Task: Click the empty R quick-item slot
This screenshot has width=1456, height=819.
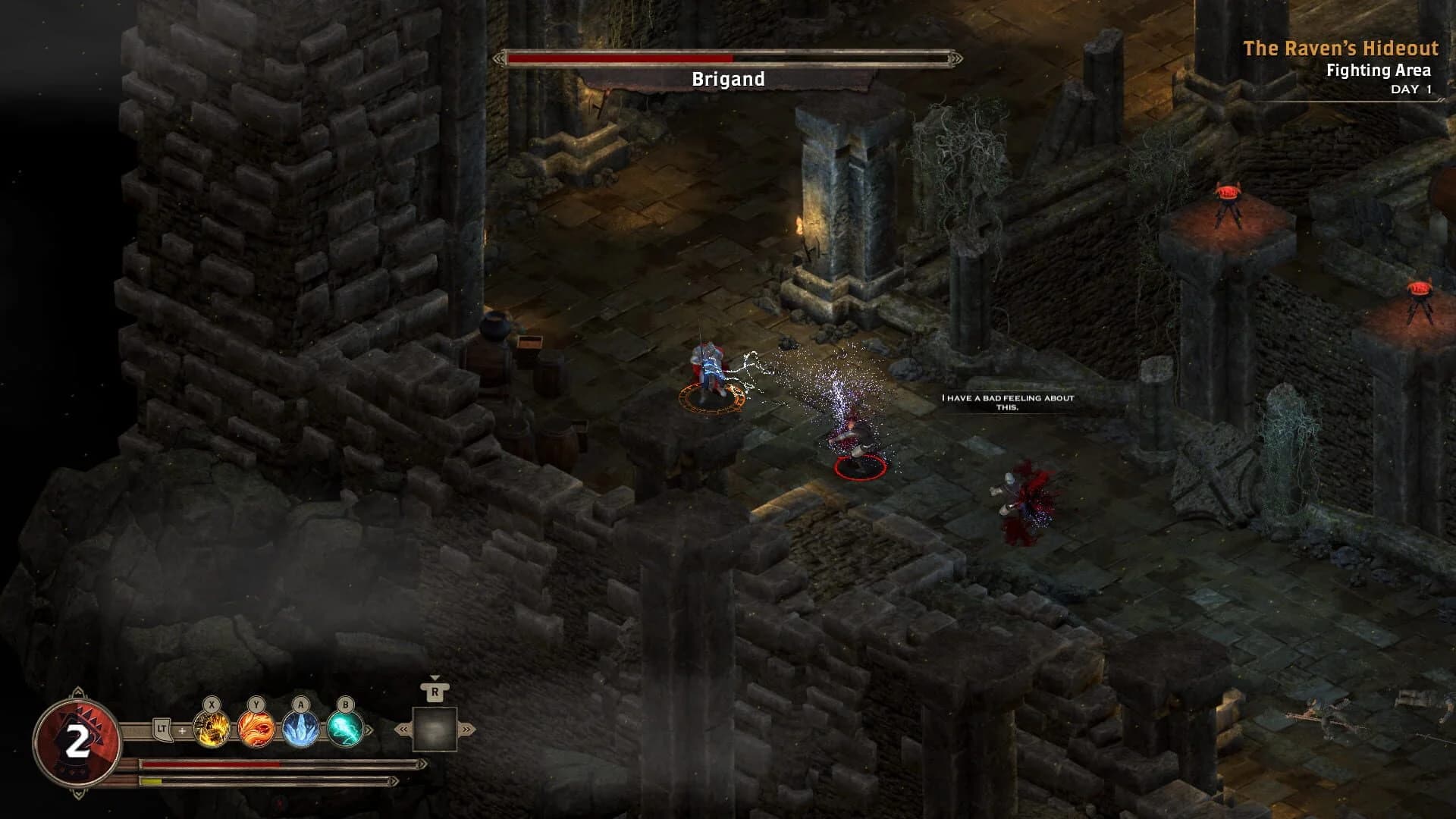Action: point(435,730)
